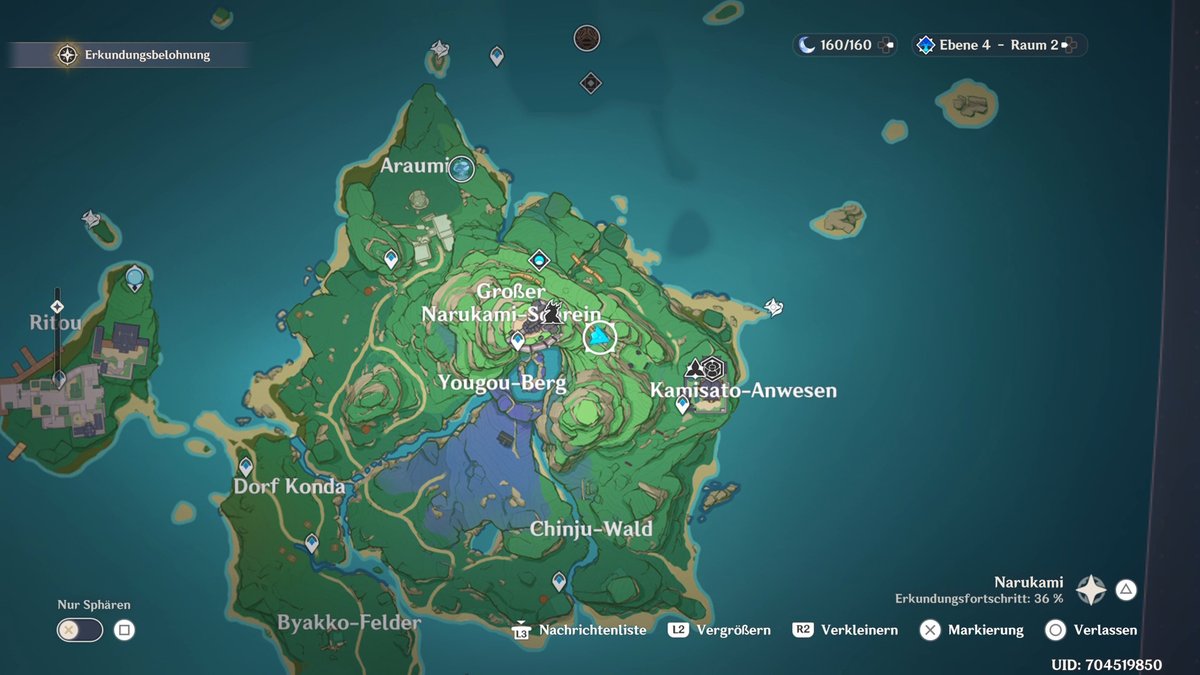Select the hexagon icon at Kamisato-Anwesen
The width and height of the screenshot is (1200, 675).
[x=712, y=367]
